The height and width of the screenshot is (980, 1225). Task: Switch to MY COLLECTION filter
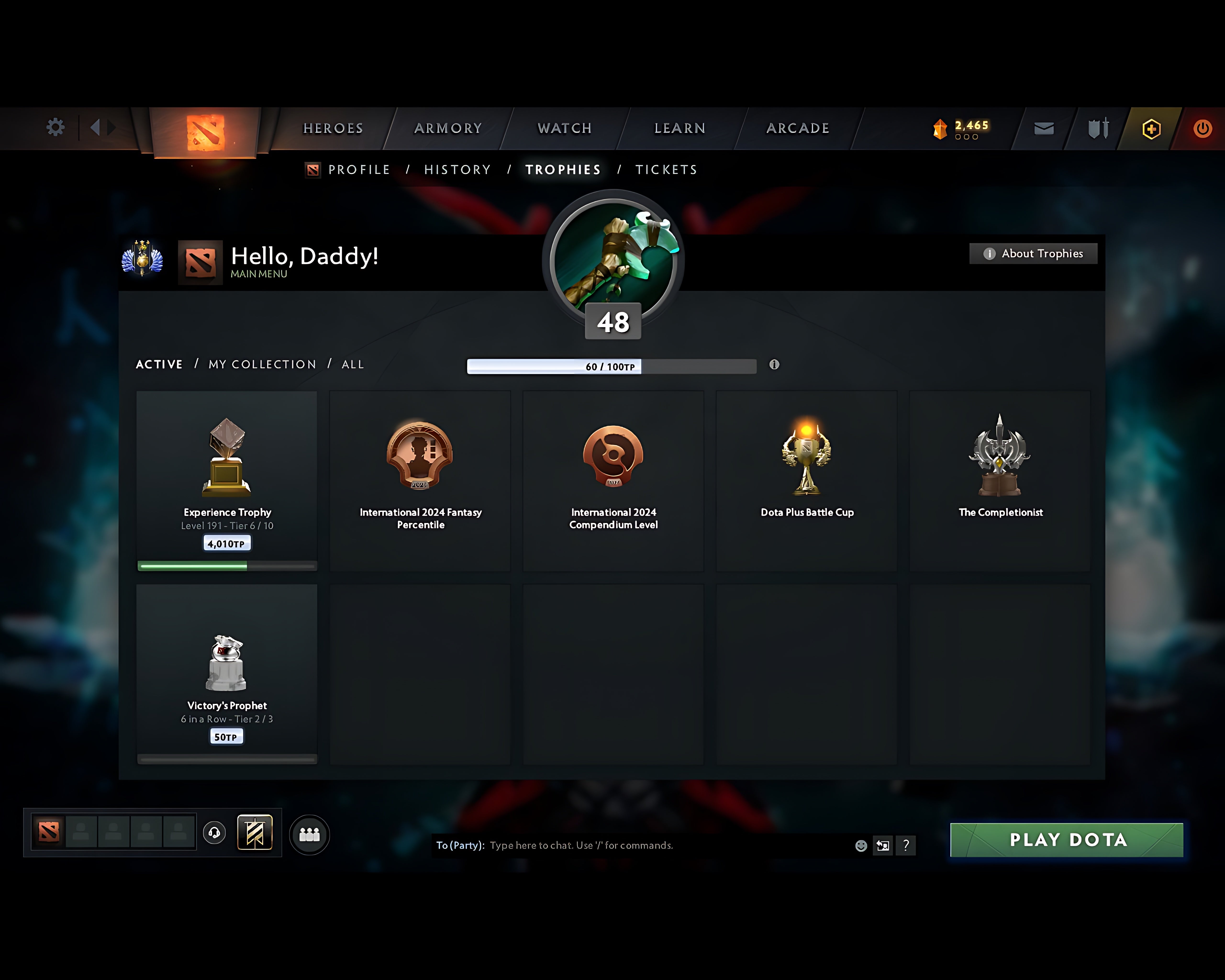click(x=262, y=365)
